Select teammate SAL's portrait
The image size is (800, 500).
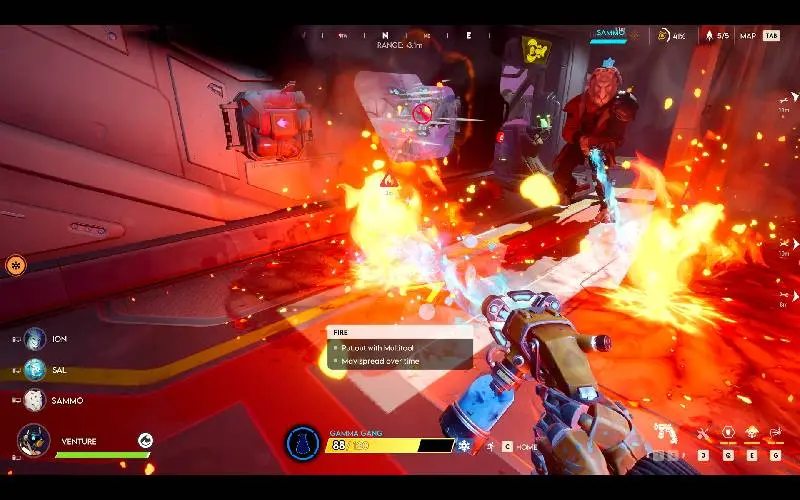35,369
